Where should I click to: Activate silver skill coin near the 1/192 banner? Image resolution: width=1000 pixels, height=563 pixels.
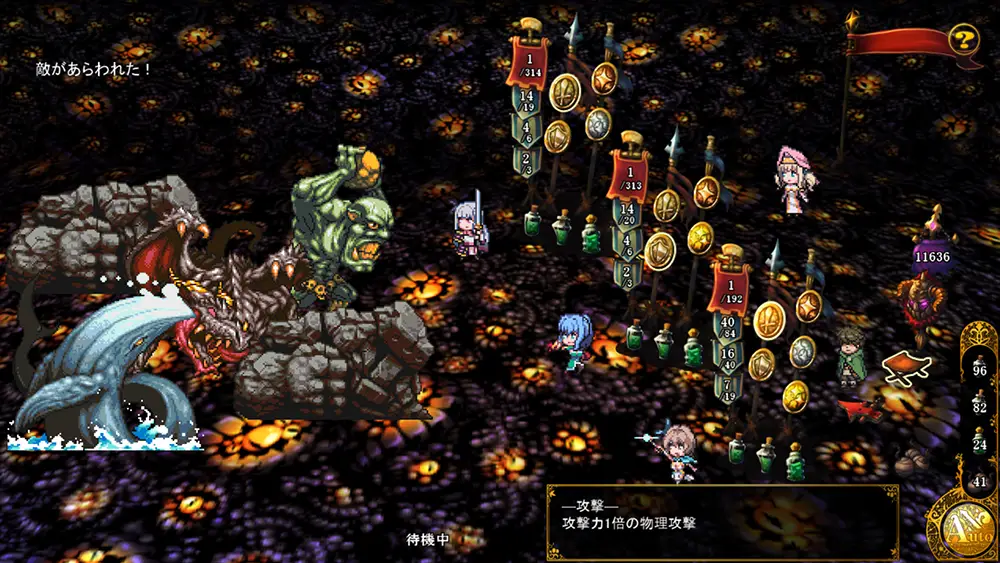coord(802,351)
